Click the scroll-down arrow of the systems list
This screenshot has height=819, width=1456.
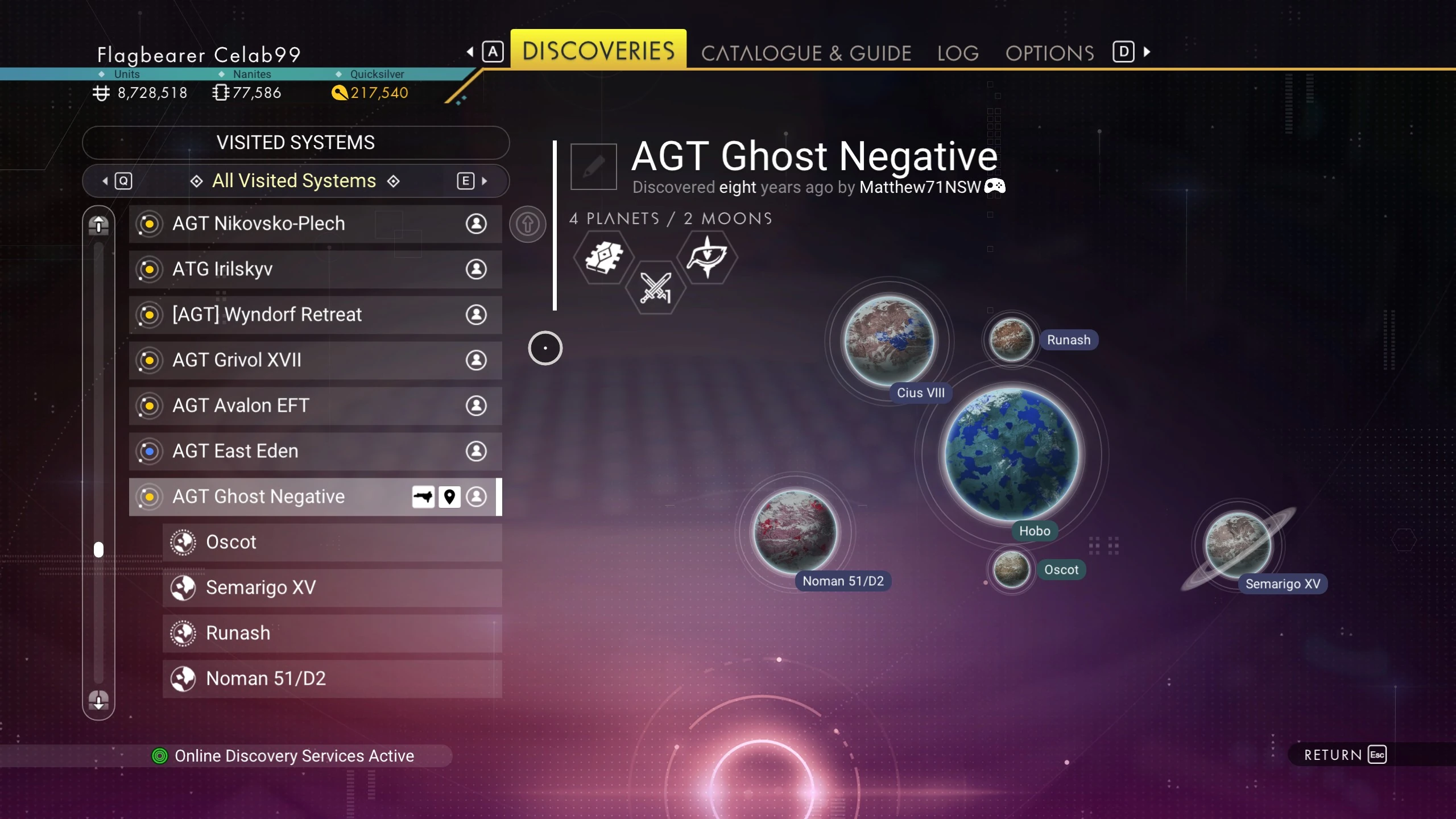pos(98,700)
